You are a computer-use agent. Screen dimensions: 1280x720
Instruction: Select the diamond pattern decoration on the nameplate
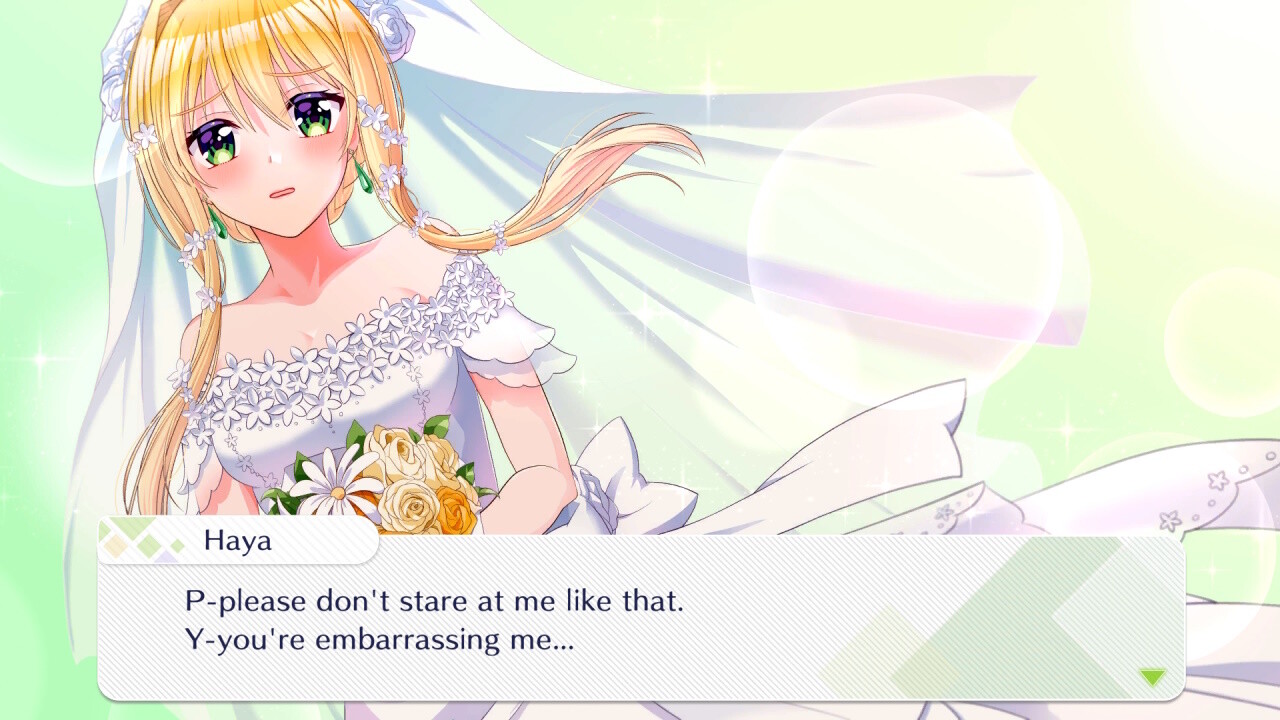click(x=133, y=541)
